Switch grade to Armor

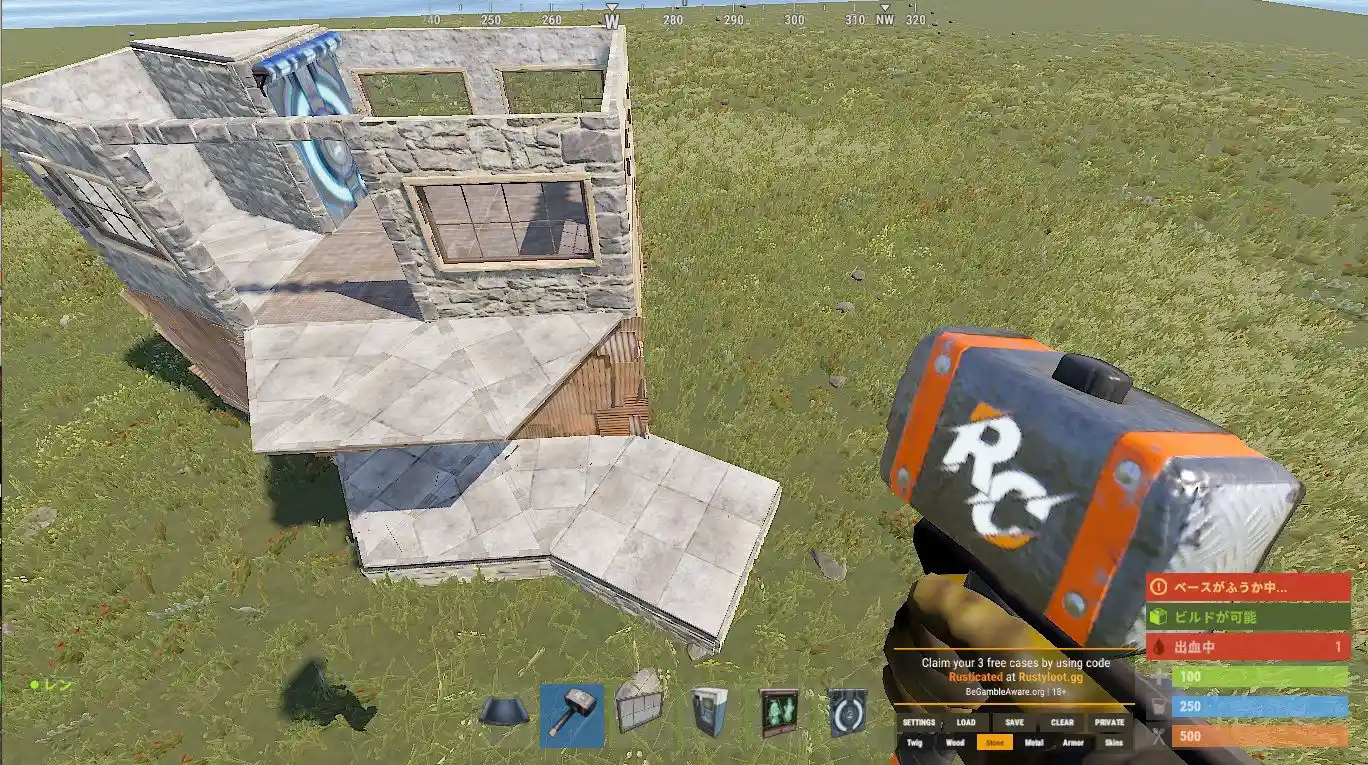(1073, 743)
